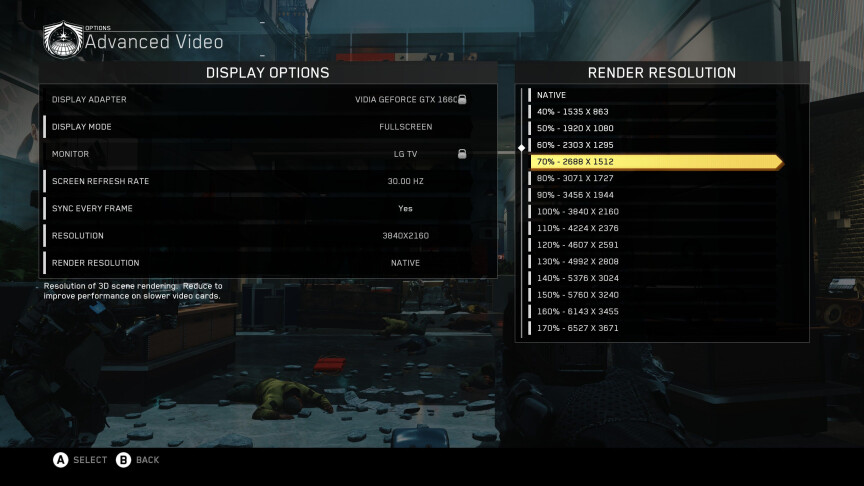Open the Render Resolution setting row
The height and width of the screenshot is (486, 864).
coord(268,263)
